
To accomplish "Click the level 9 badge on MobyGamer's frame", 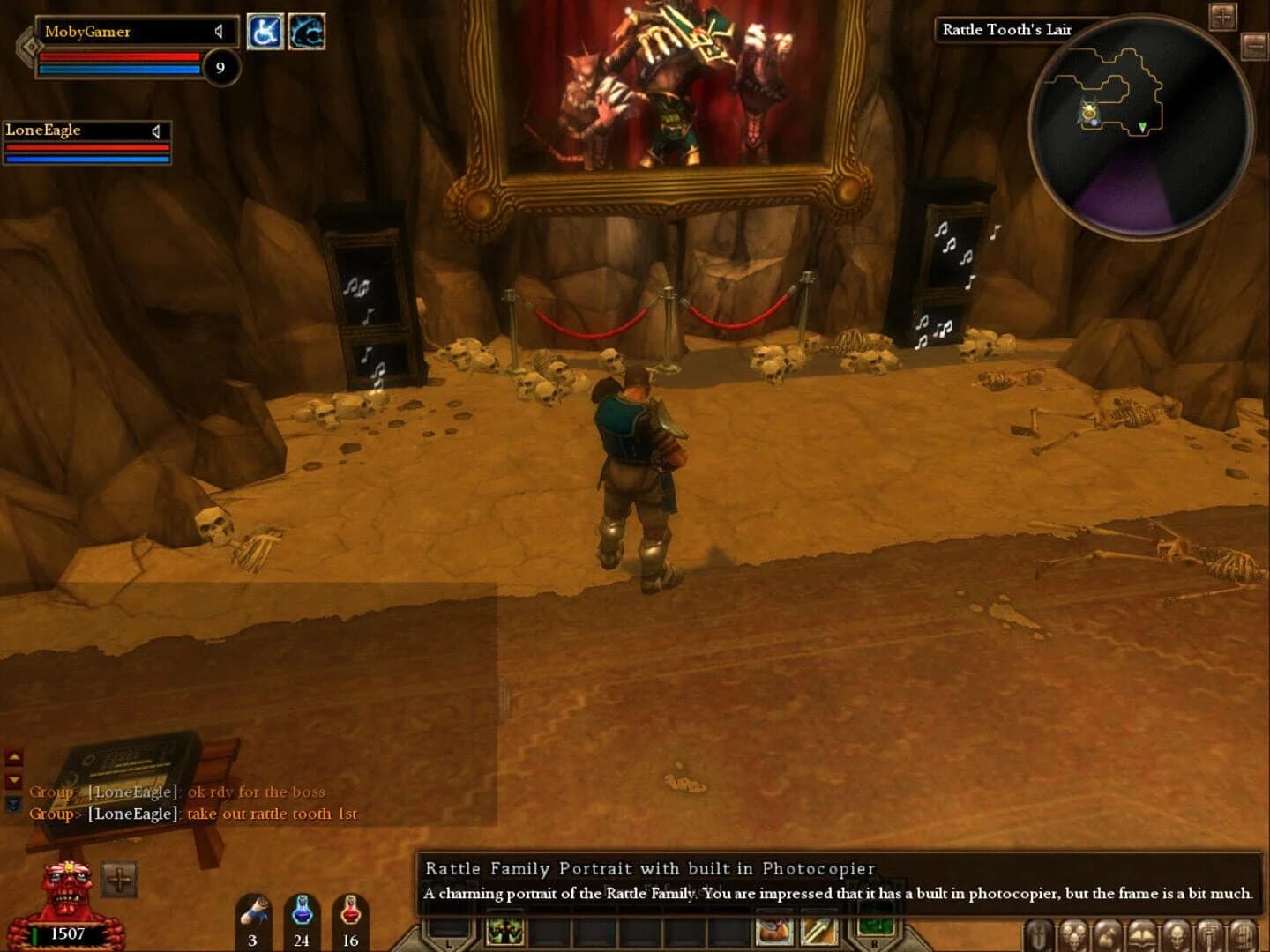I will [x=220, y=66].
